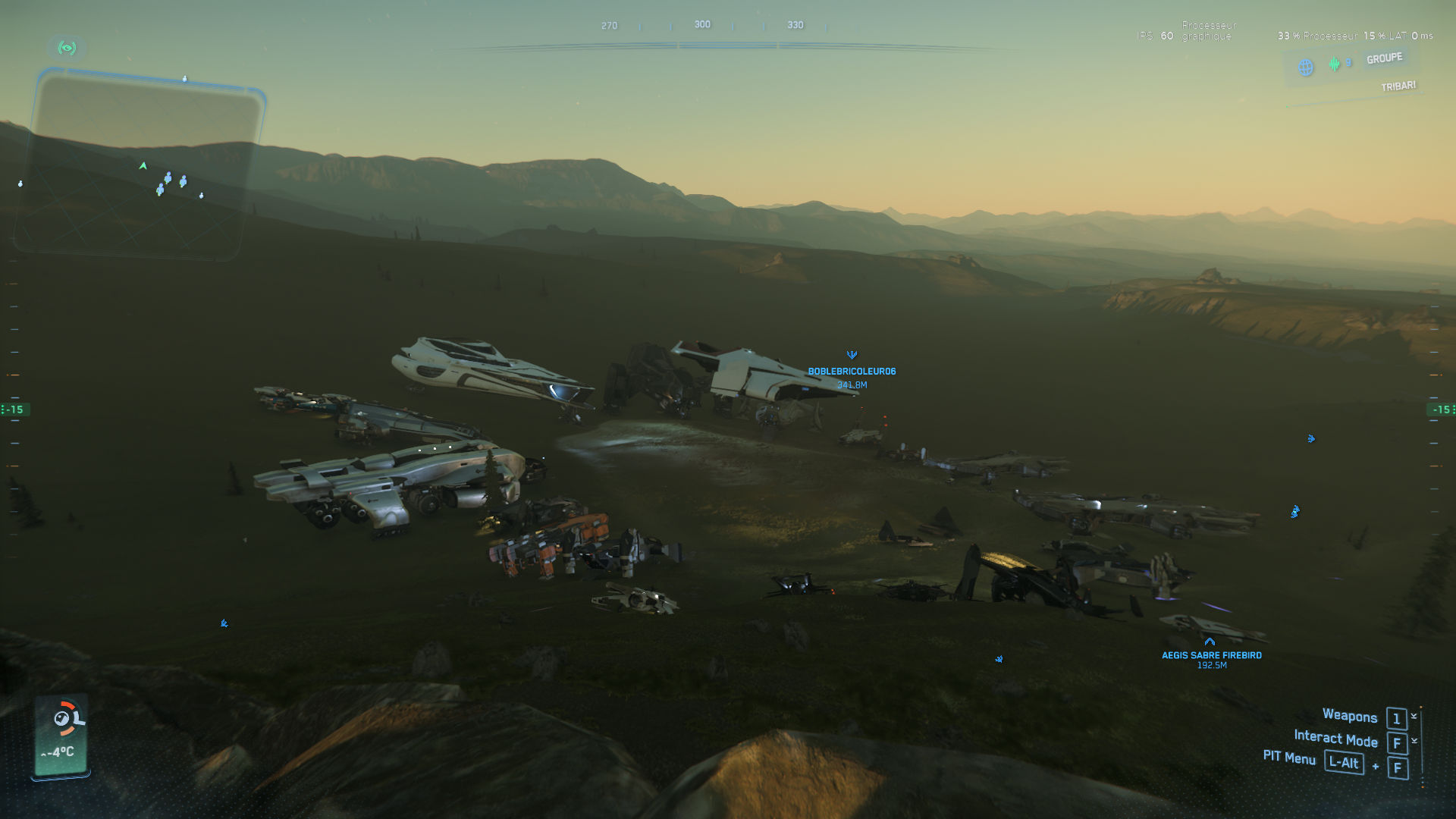Open the suit status temperature widget

click(61, 734)
